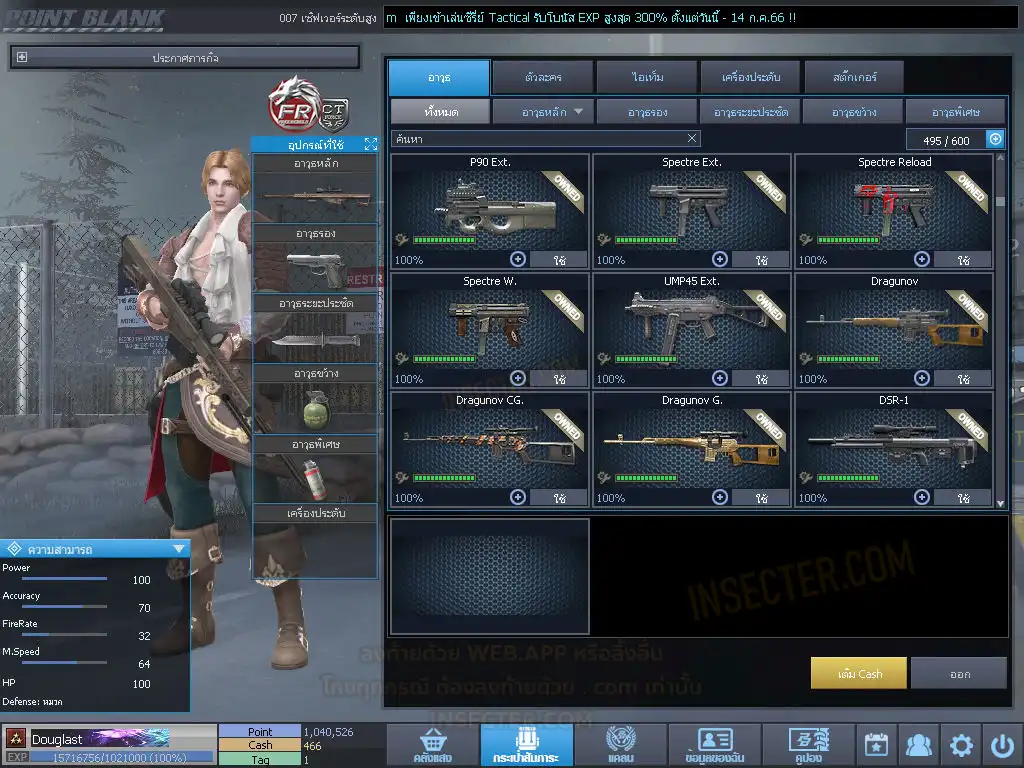
Task: Open the อาวุธหลัก primary weapon dropdown filter
Action: pyautogui.click(x=544, y=111)
